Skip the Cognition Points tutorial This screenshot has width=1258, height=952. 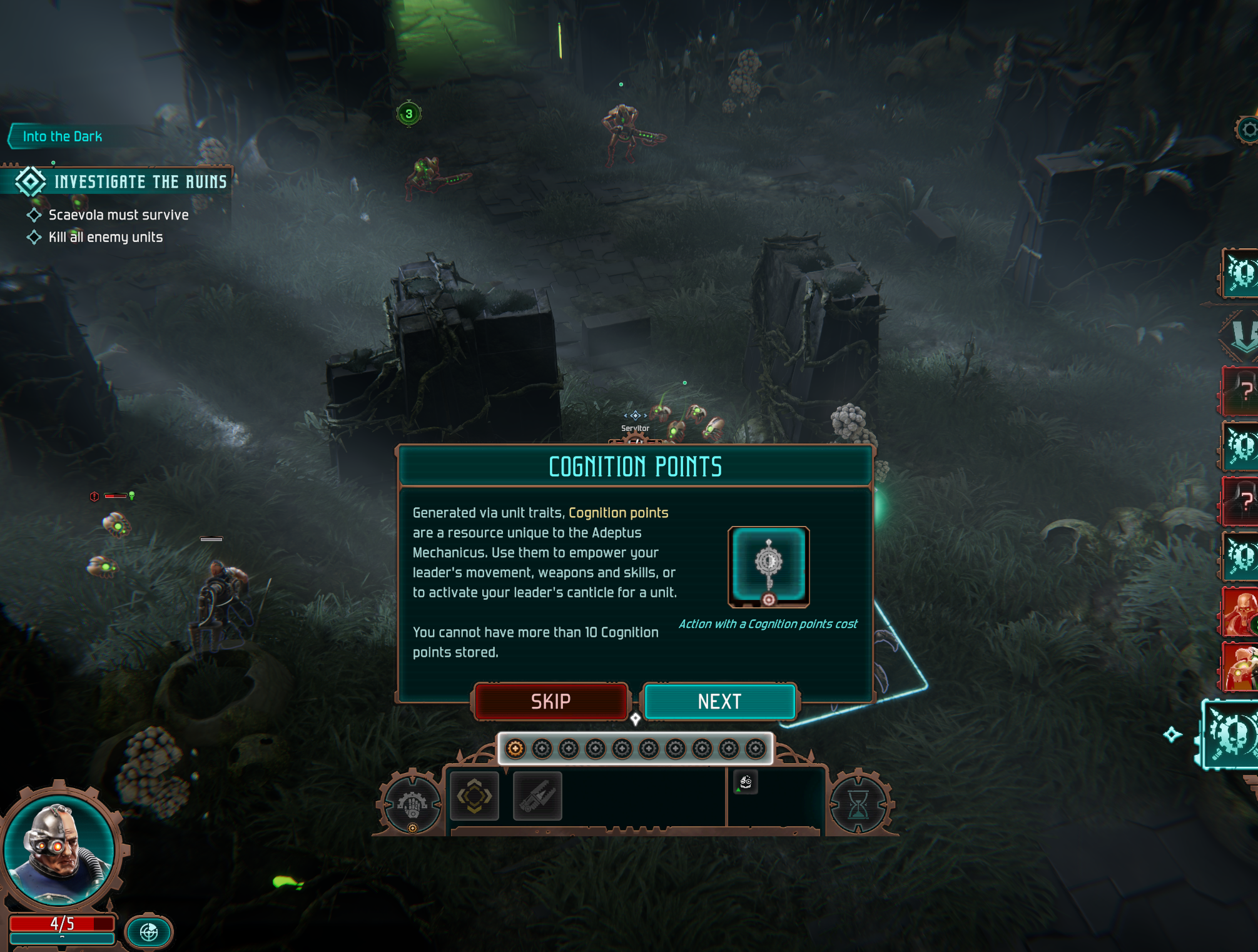click(550, 701)
